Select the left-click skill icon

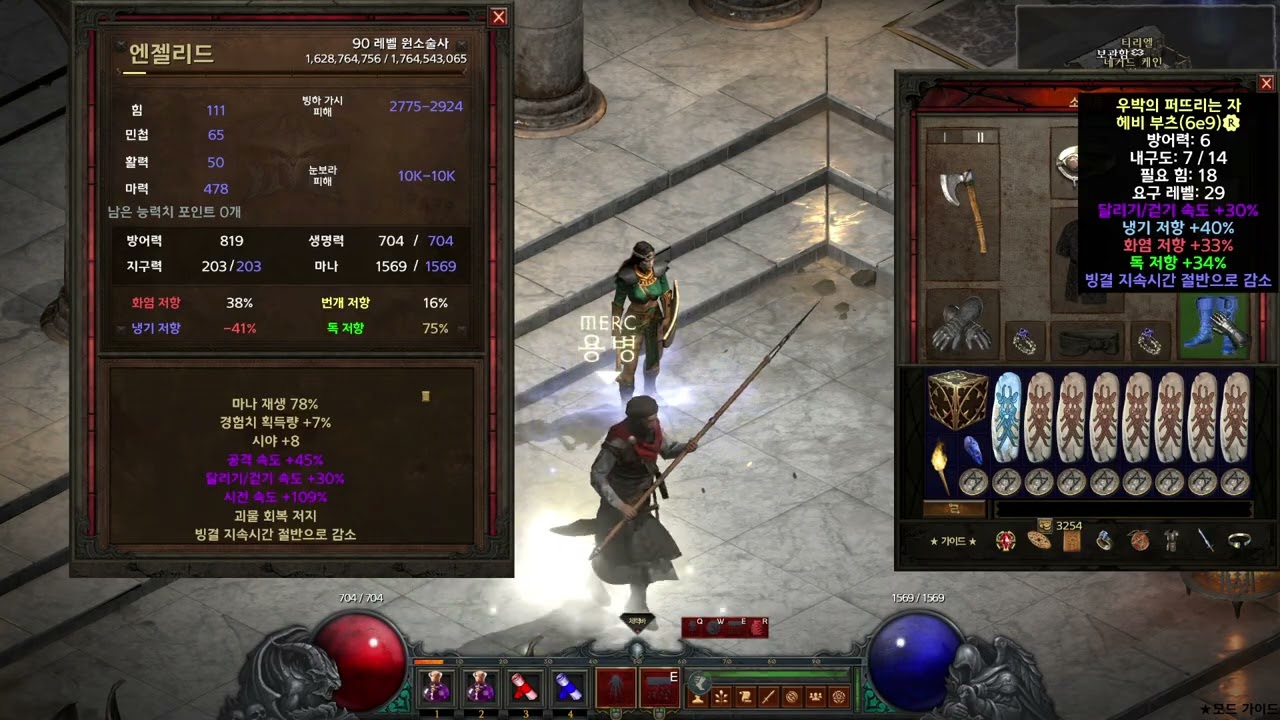point(615,688)
